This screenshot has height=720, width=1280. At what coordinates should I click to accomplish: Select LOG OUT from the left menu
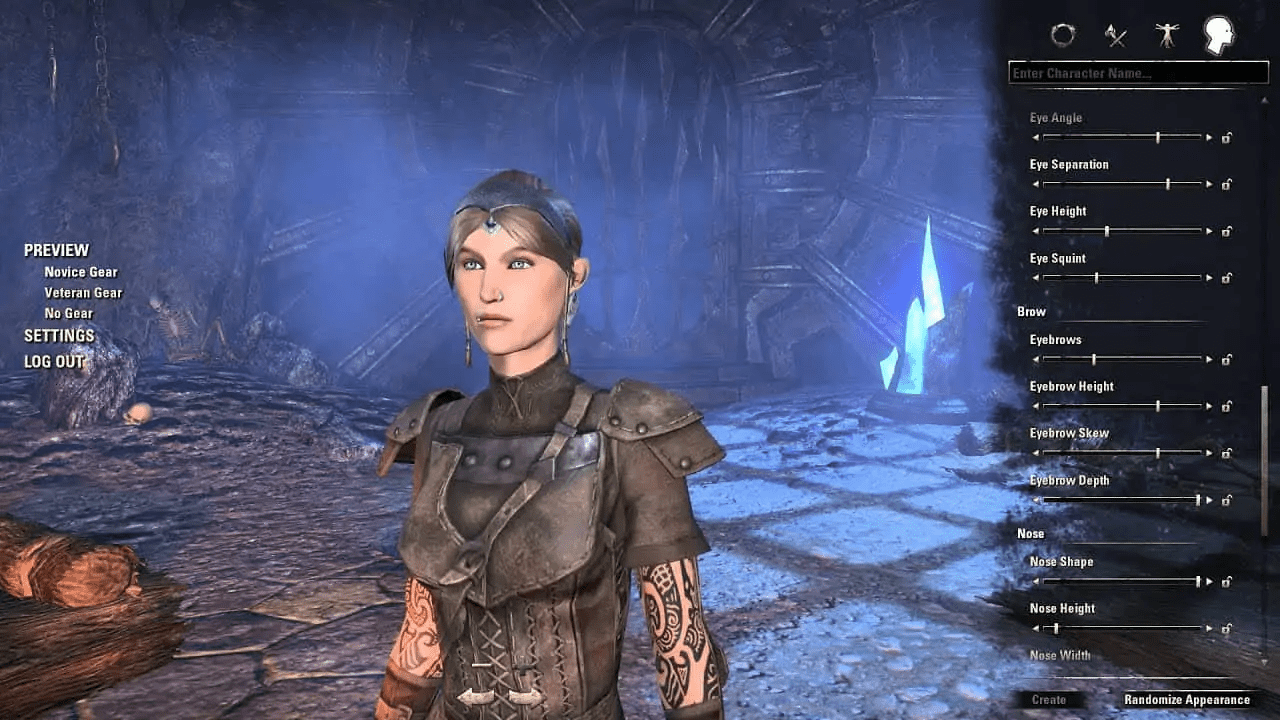[x=55, y=361]
